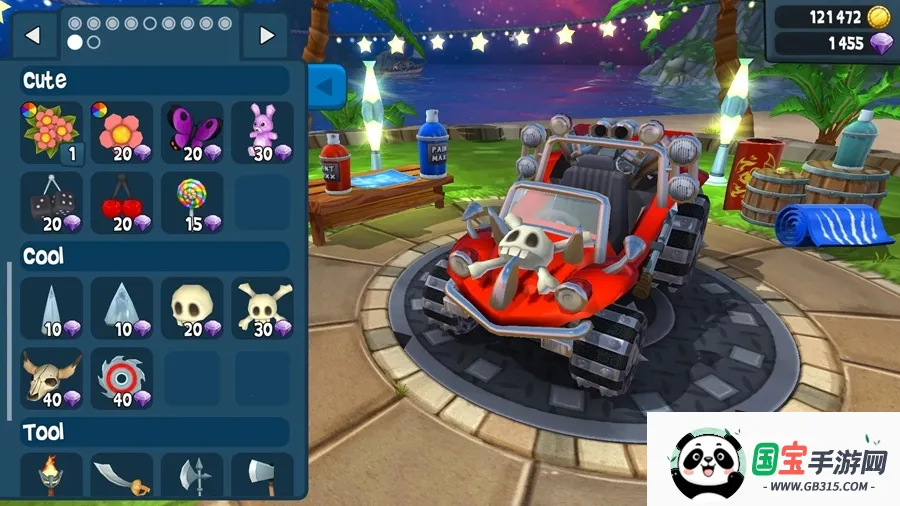The height and width of the screenshot is (506, 900).
Task: Pick the hatchet tool decoration
Action: tap(262, 476)
